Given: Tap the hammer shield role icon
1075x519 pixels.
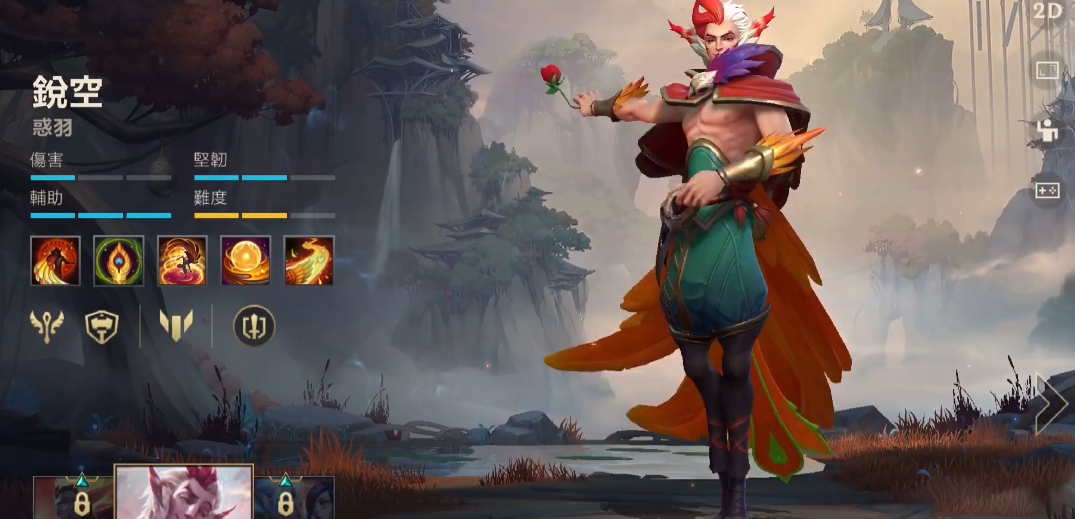Looking at the screenshot, I should 102,326.
